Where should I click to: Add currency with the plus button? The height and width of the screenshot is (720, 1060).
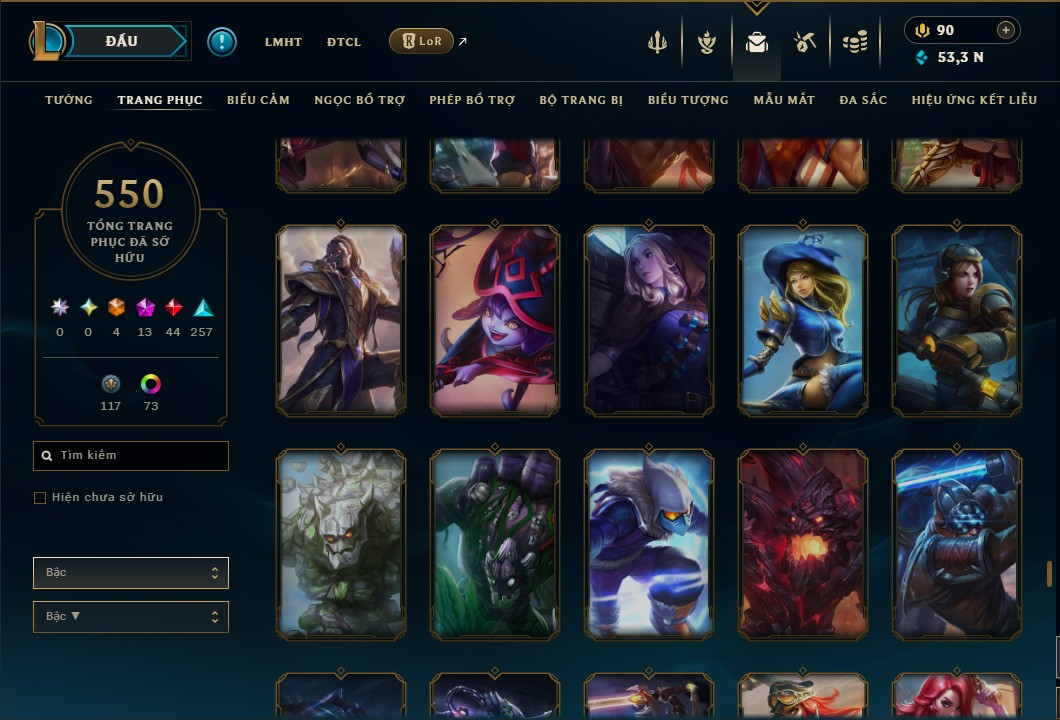pos(1006,30)
